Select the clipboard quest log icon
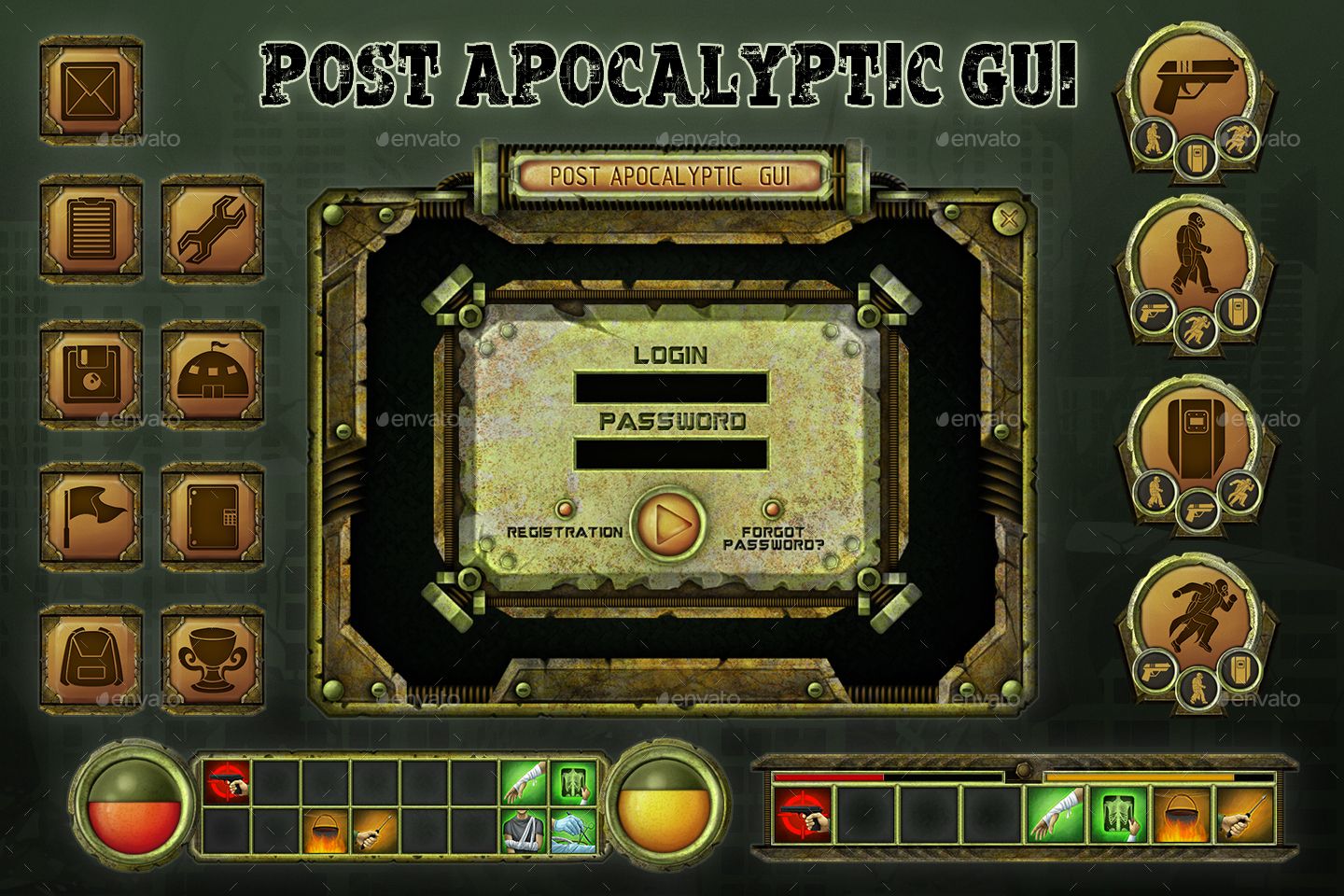The height and width of the screenshot is (896, 1344). coord(89,231)
